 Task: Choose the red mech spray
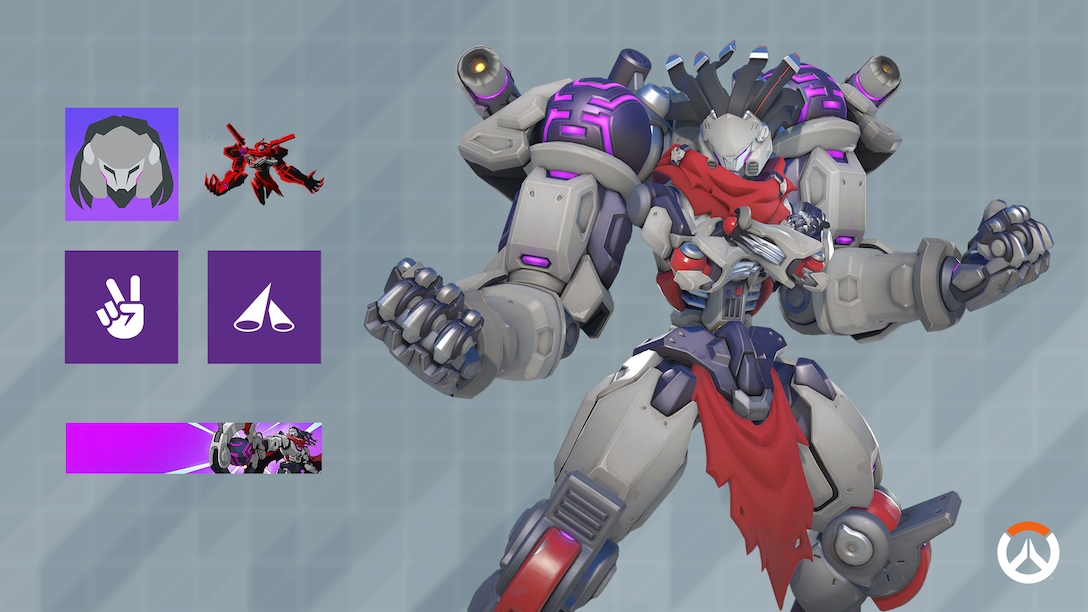264,164
